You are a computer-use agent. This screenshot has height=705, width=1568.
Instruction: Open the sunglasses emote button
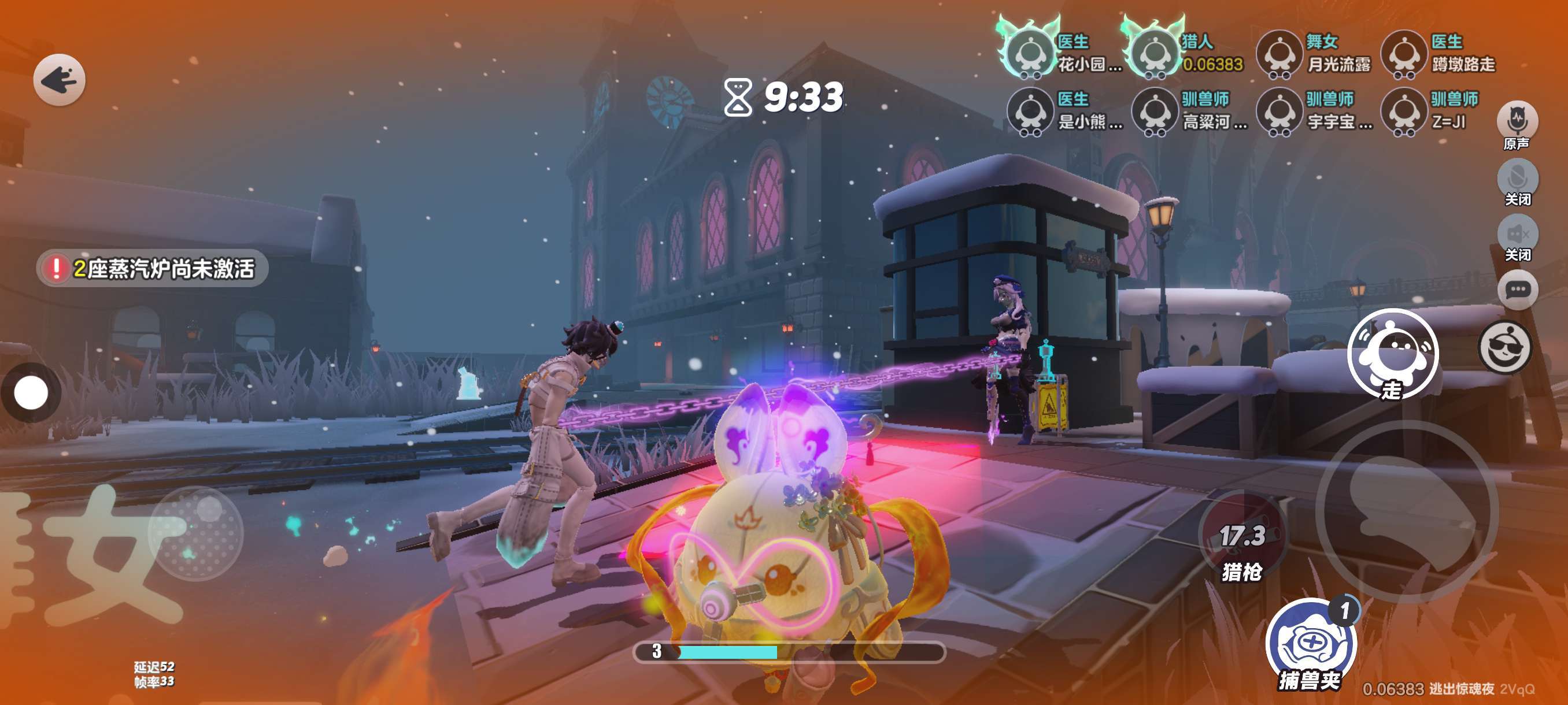(1505, 347)
